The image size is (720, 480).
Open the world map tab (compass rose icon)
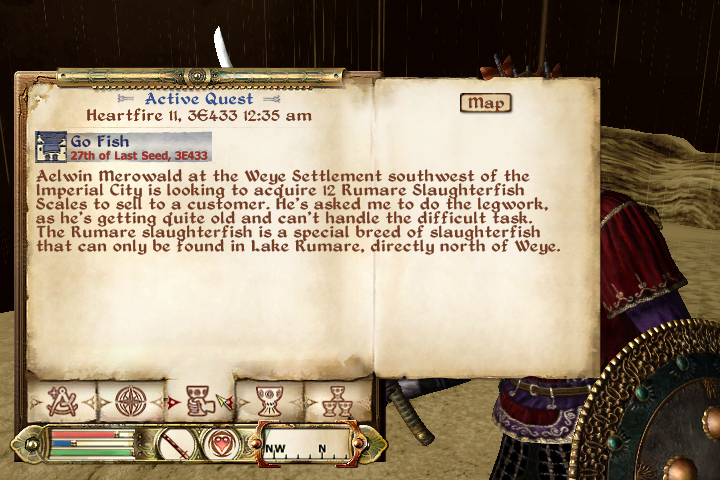(130, 400)
